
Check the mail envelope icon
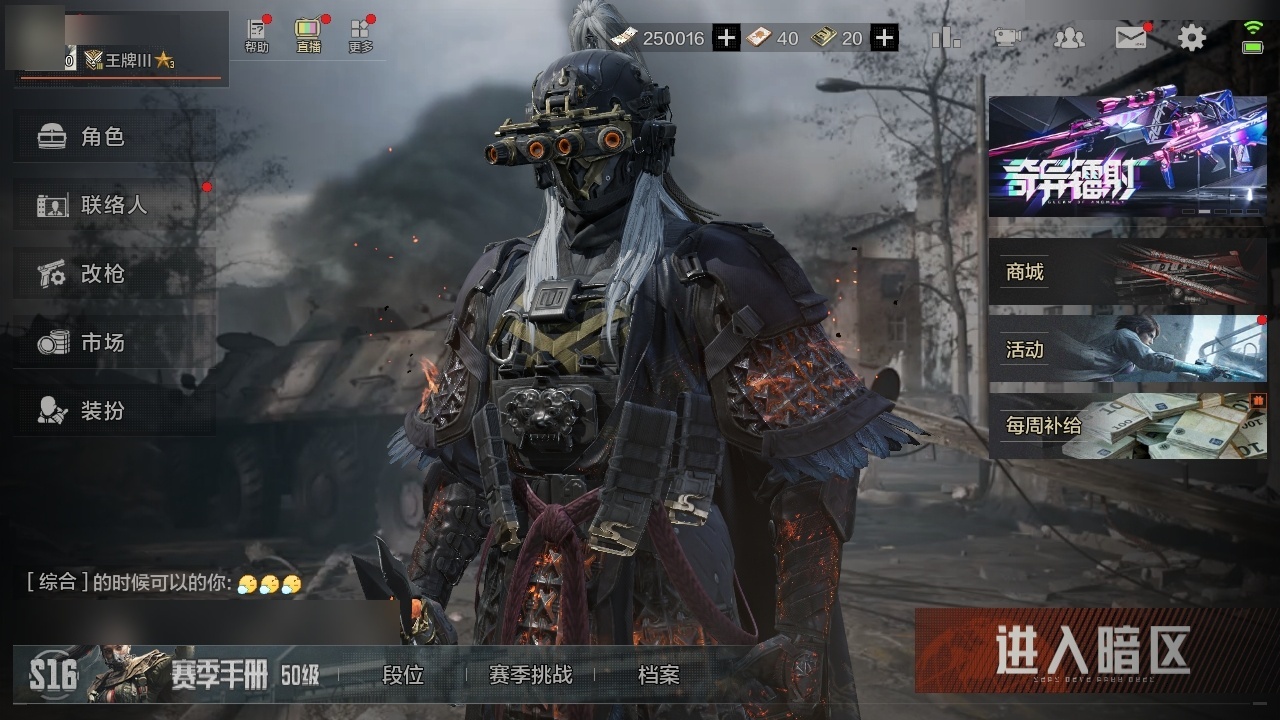pyautogui.click(x=1131, y=39)
